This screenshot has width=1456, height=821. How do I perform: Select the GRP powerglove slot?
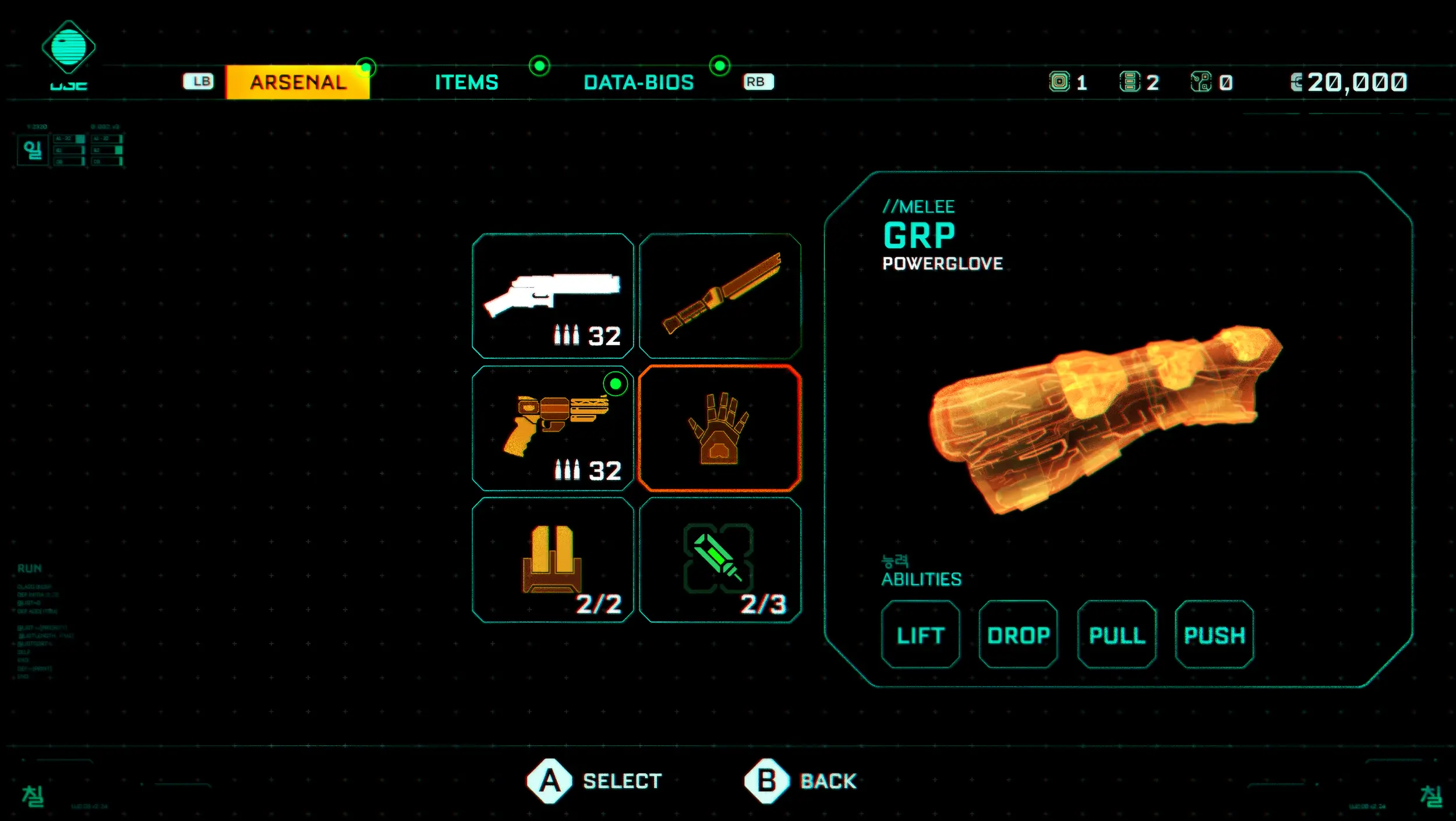click(720, 428)
